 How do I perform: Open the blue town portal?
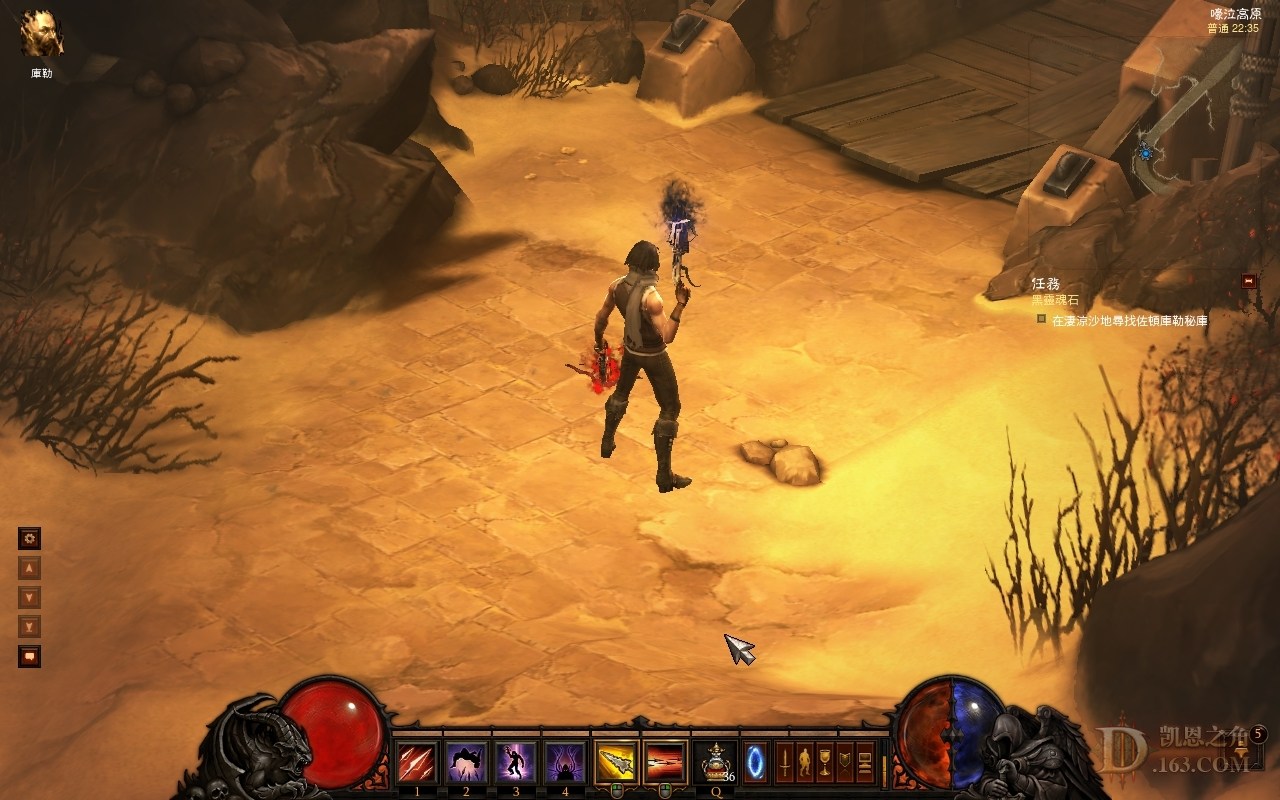point(756,763)
